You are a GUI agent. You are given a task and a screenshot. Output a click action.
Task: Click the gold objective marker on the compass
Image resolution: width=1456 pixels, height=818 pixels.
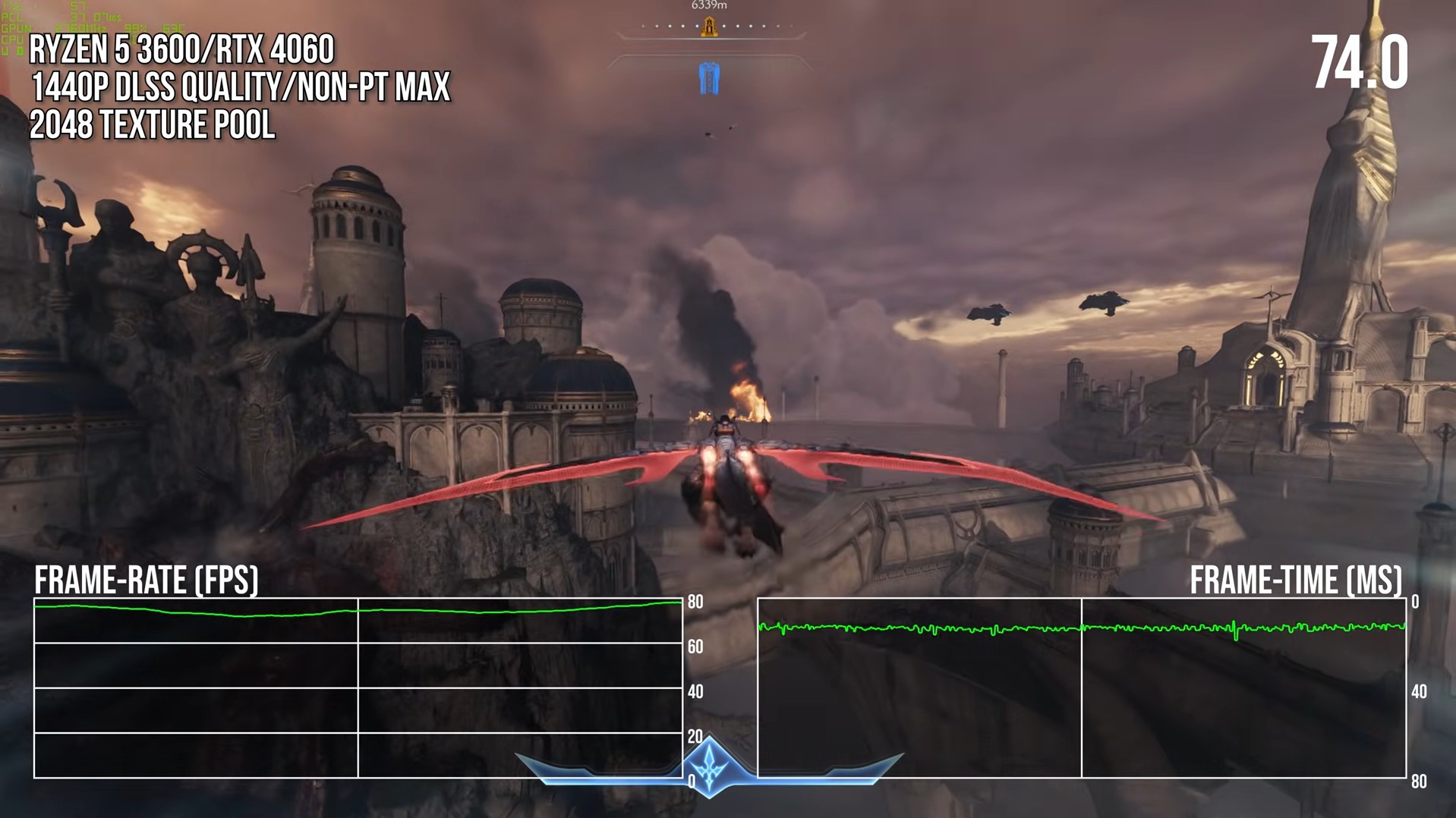(x=709, y=27)
